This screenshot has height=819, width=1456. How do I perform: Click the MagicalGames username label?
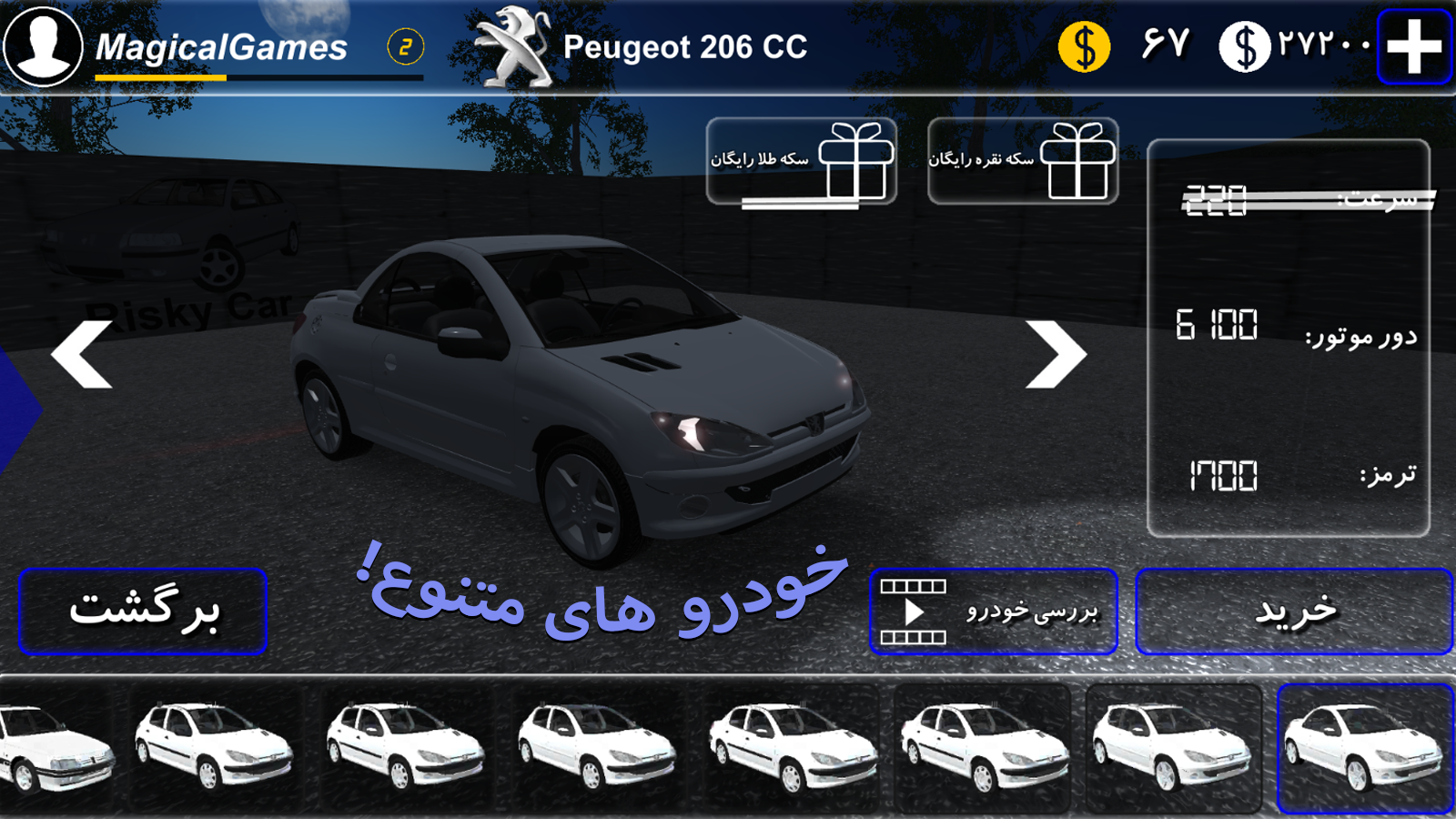[x=218, y=45]
